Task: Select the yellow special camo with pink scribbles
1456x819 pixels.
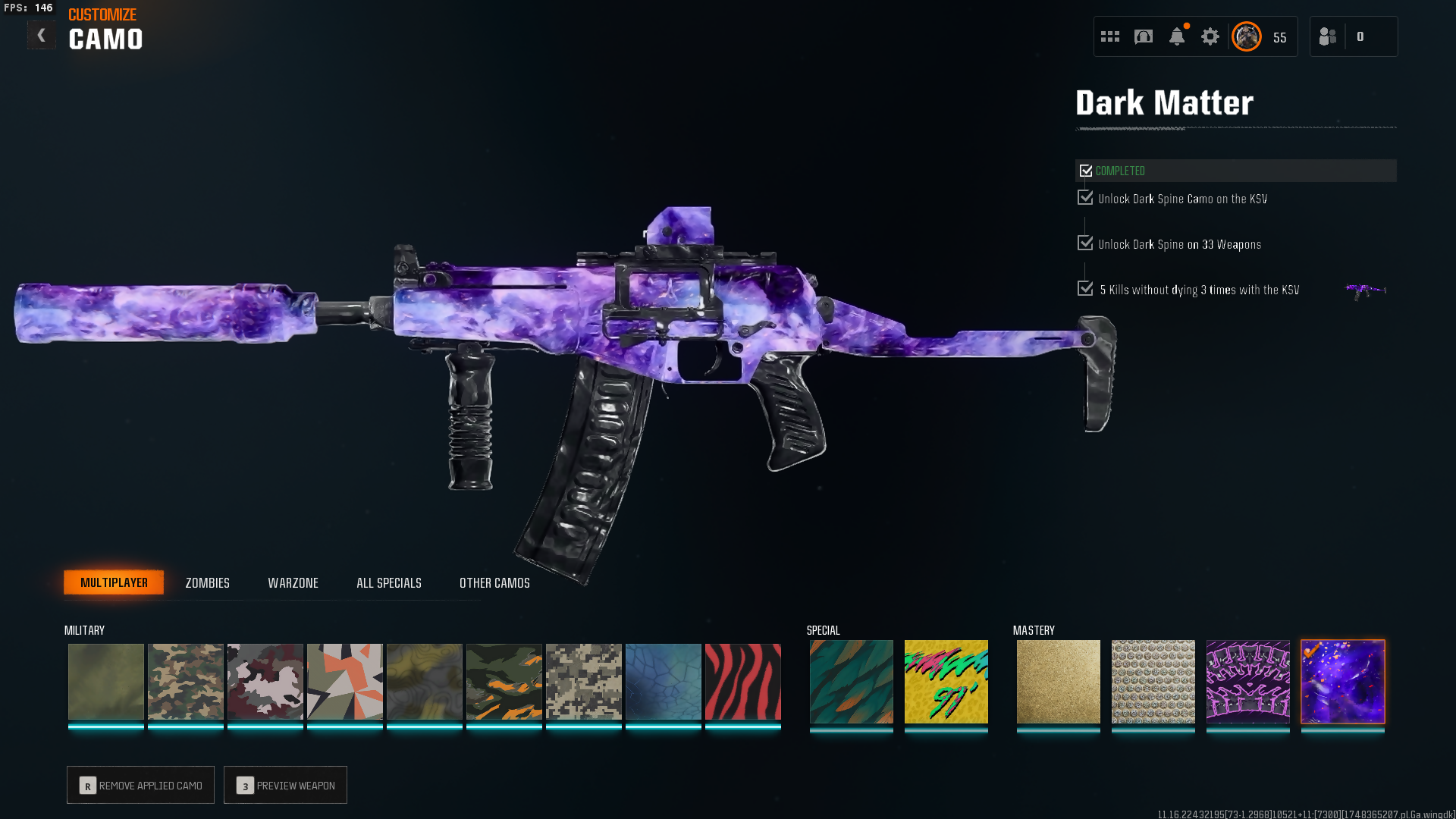Action: (x=946, y=681)
